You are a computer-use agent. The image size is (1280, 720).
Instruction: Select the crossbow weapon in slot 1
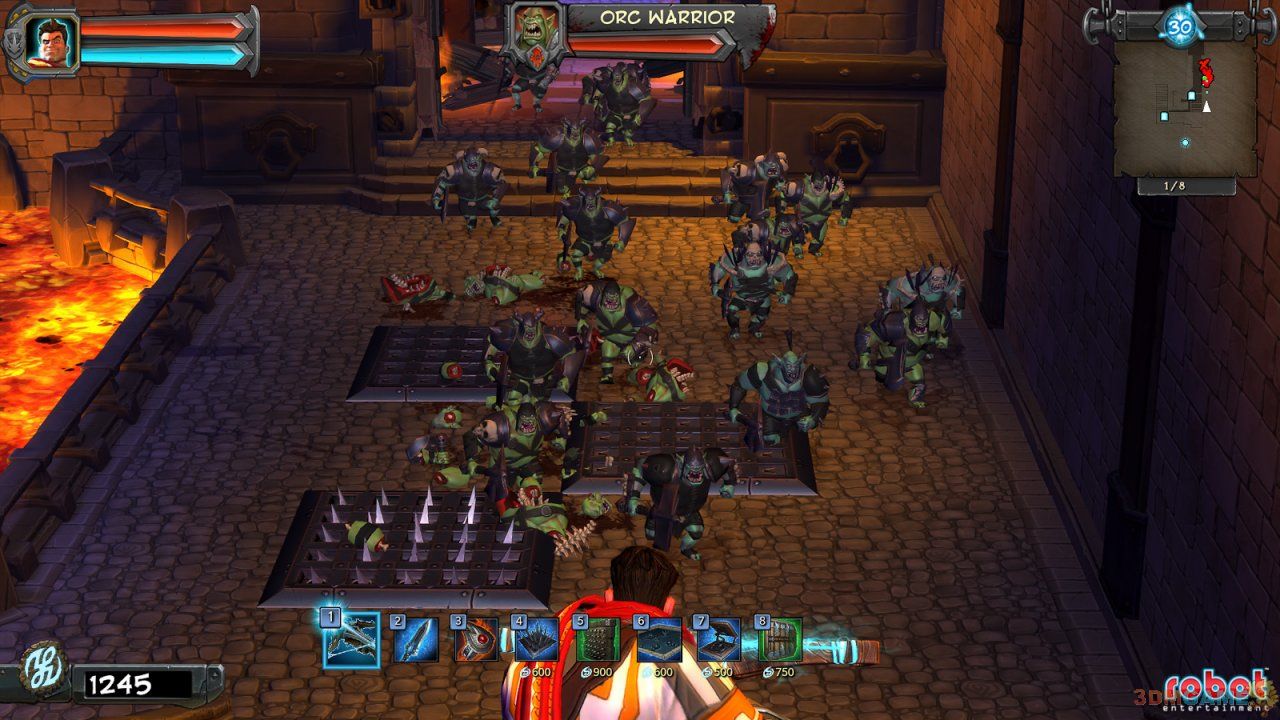tap(351, 641)
